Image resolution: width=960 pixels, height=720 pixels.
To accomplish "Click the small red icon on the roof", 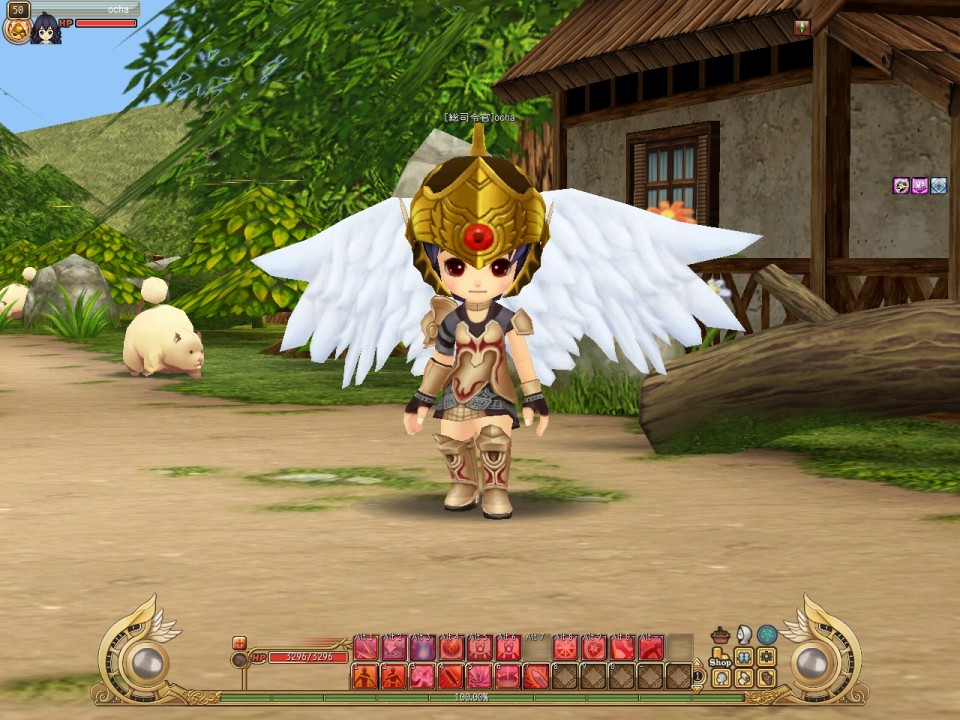I will (801, 27).
